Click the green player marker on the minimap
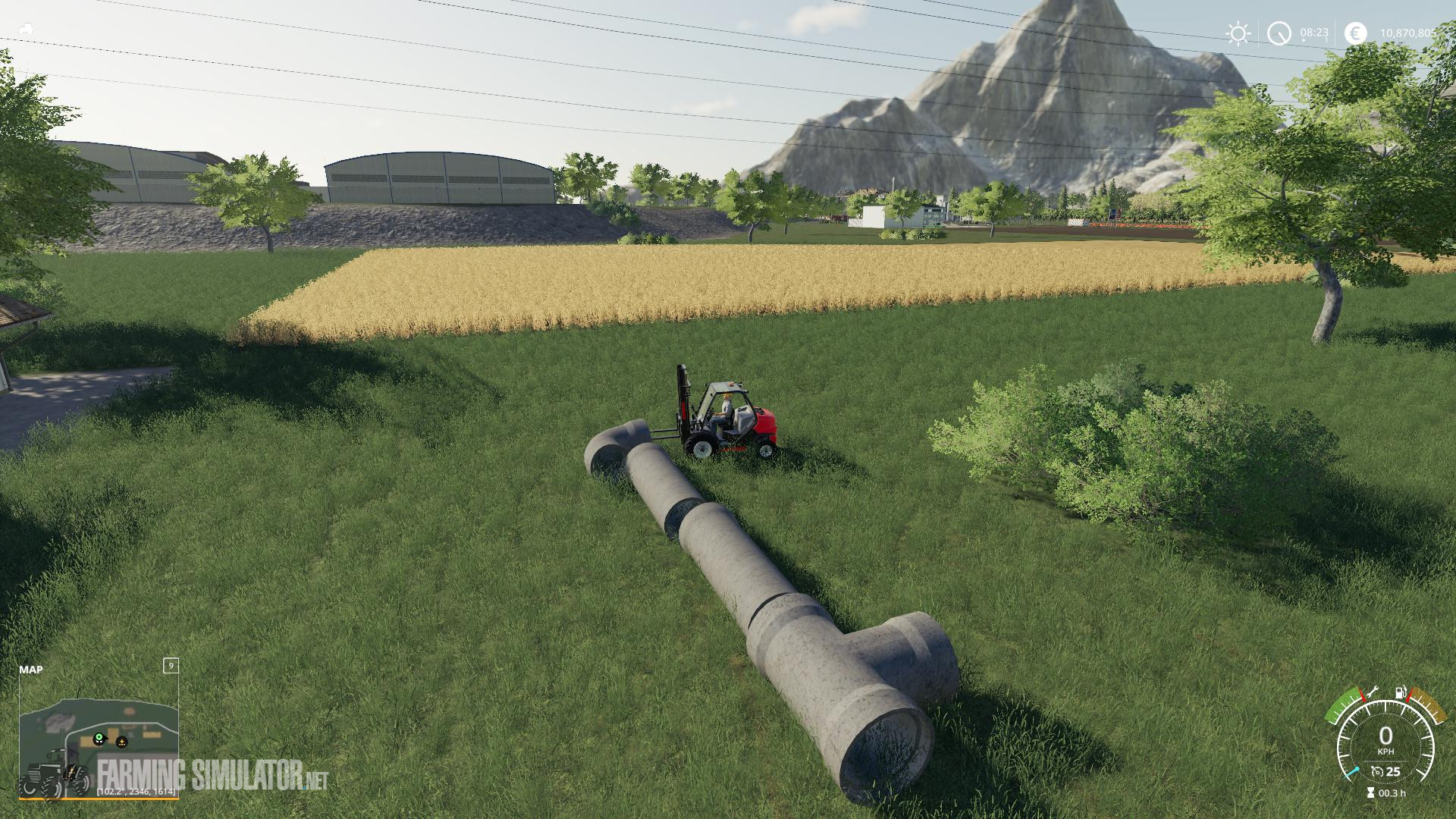Viewport: 1456px width, 819px height. [99, 738]
